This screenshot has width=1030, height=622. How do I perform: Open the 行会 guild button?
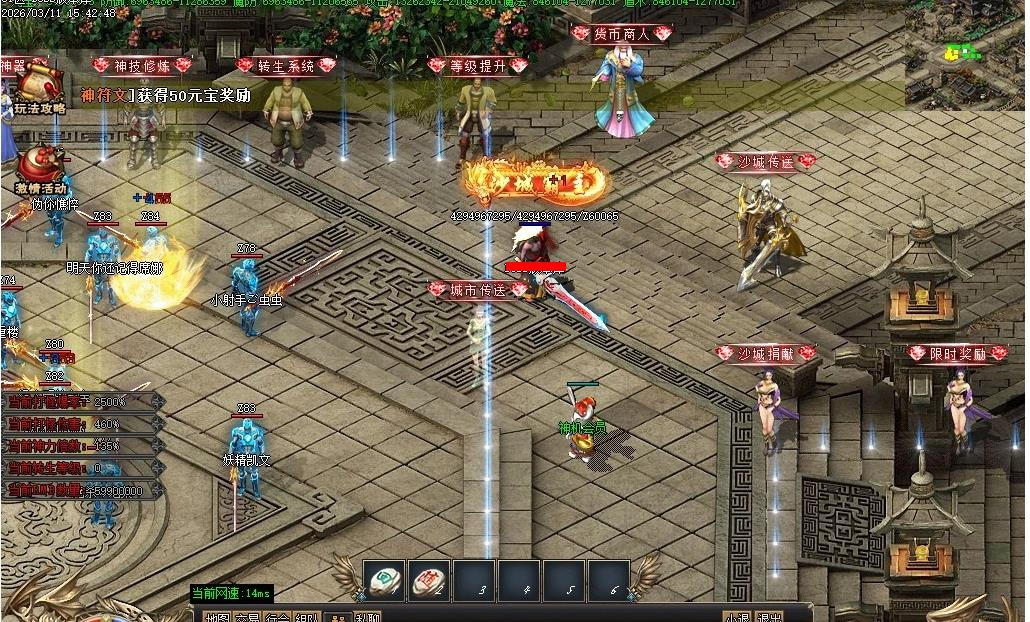point(278,617)
